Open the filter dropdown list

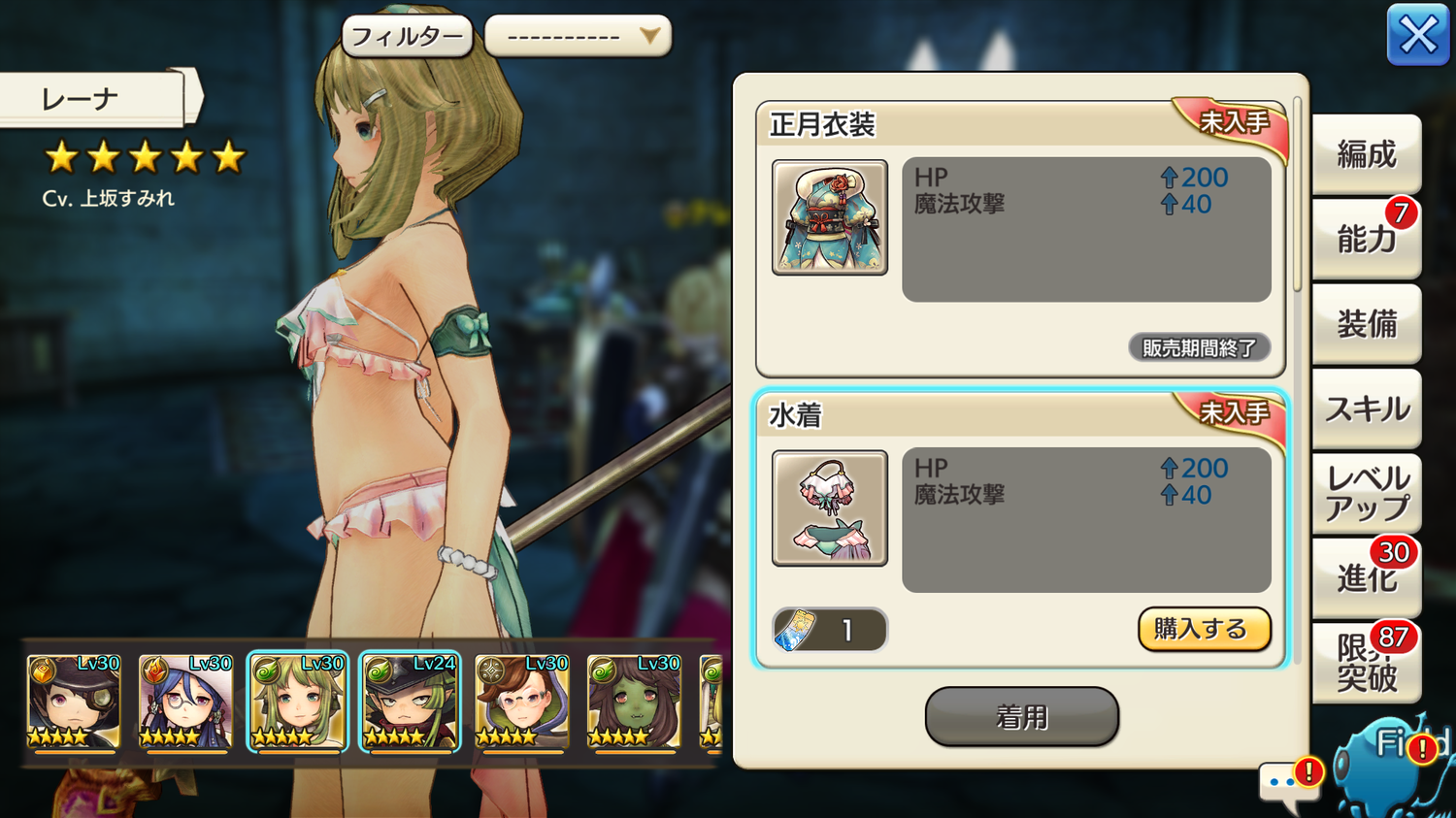coord(578,37)
